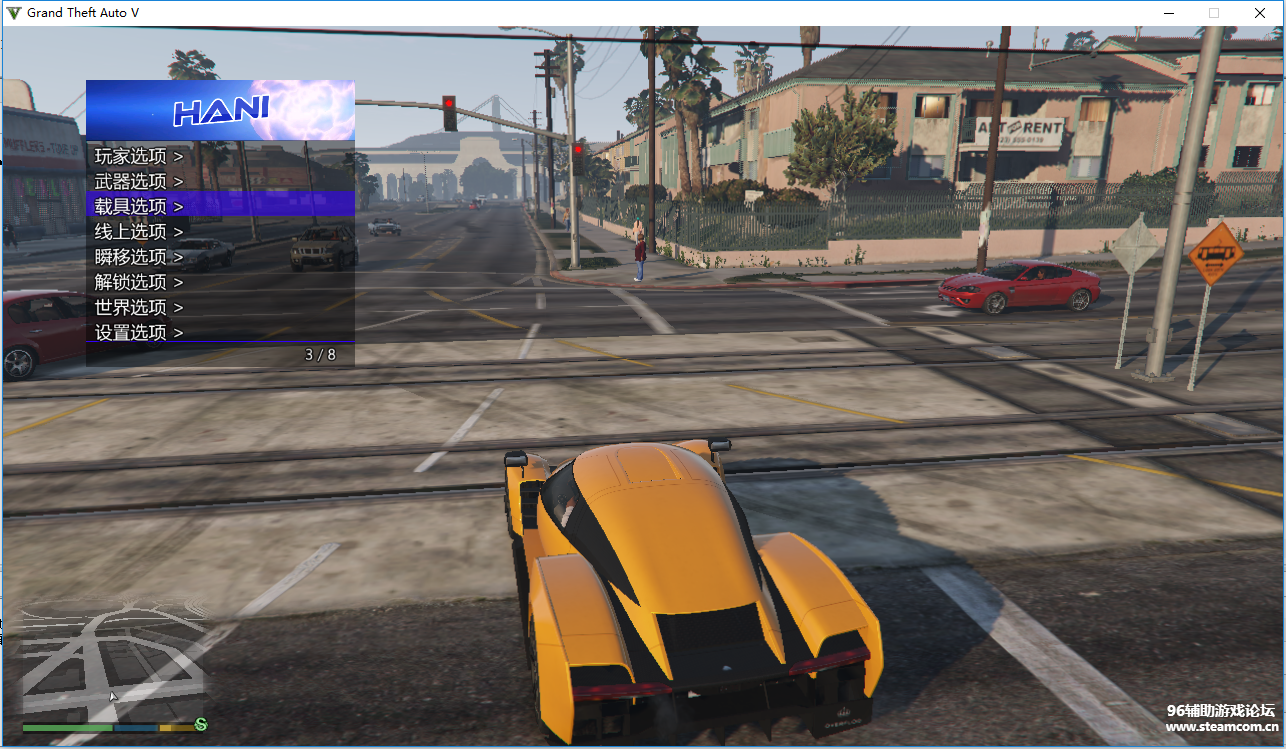
Task: Open the 世界选项 world options entry
Action: [x=139, y=307]
